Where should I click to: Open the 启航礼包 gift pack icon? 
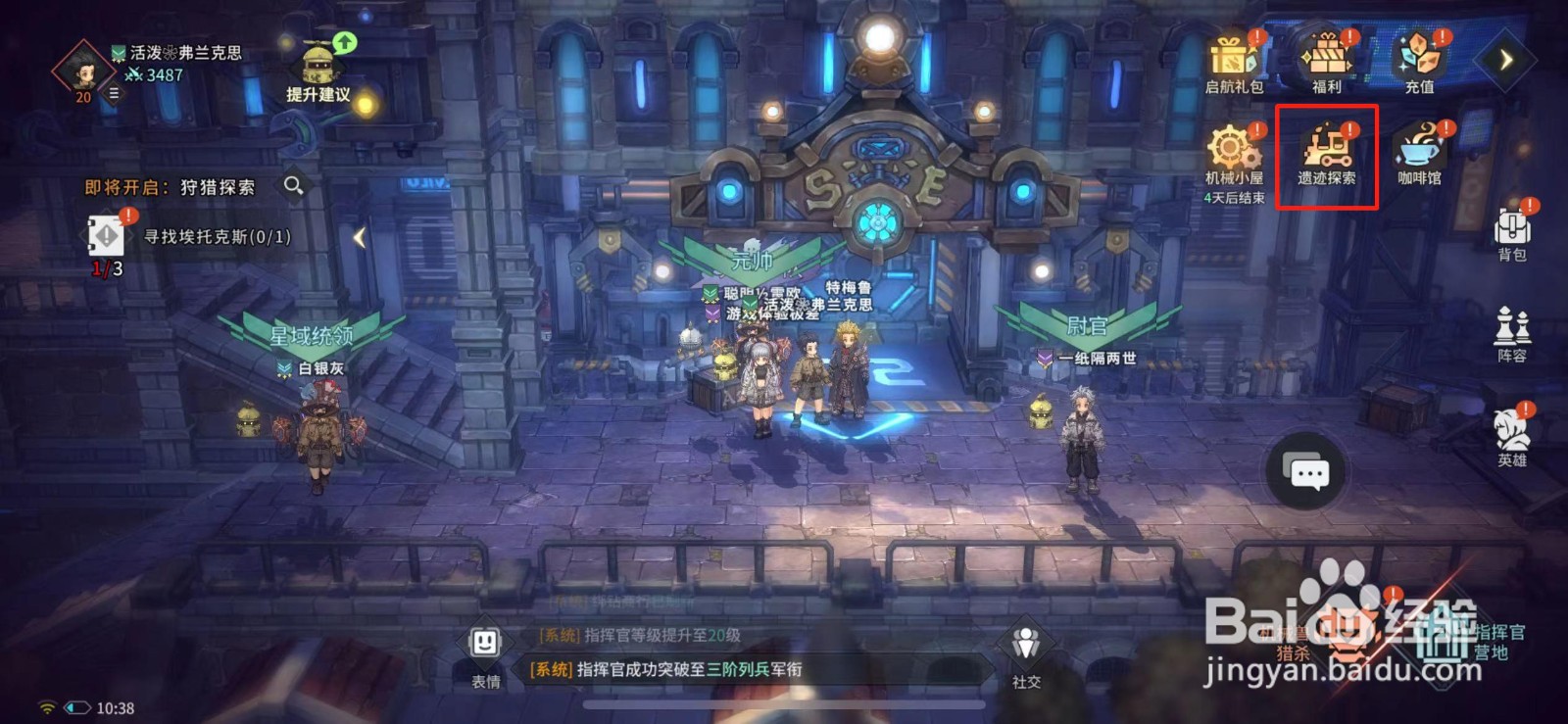tap(1233, 61)
